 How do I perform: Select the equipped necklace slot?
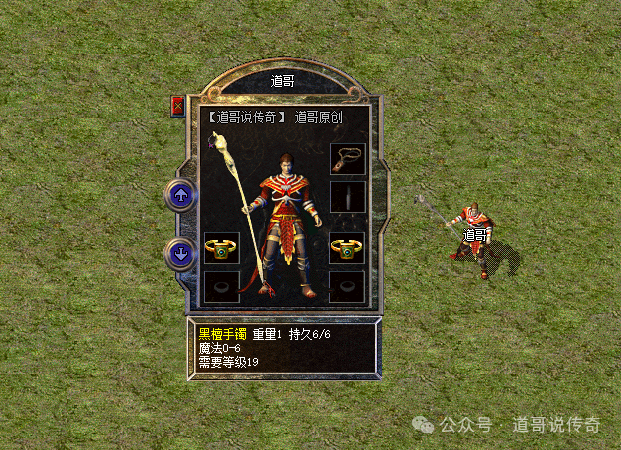click(x=347, y=159)
